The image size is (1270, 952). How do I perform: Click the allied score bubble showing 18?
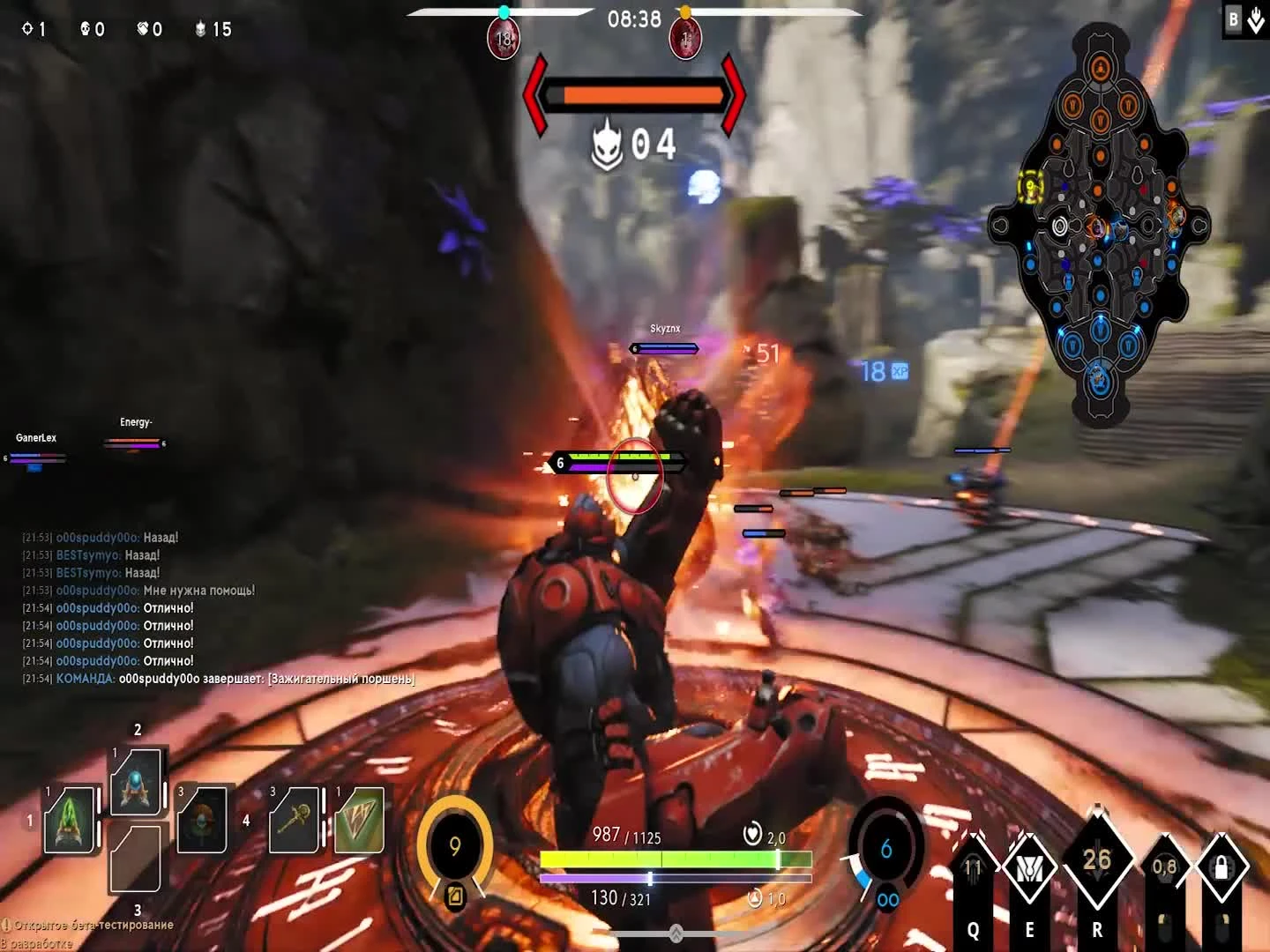504,38
